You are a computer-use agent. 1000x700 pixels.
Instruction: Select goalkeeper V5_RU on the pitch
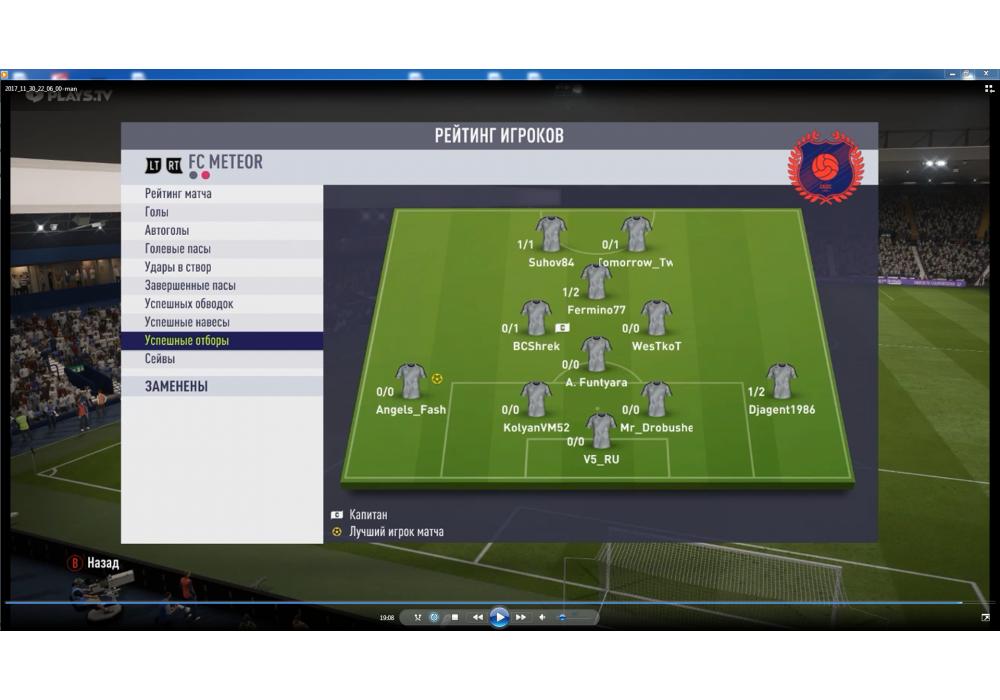(601, 431)
